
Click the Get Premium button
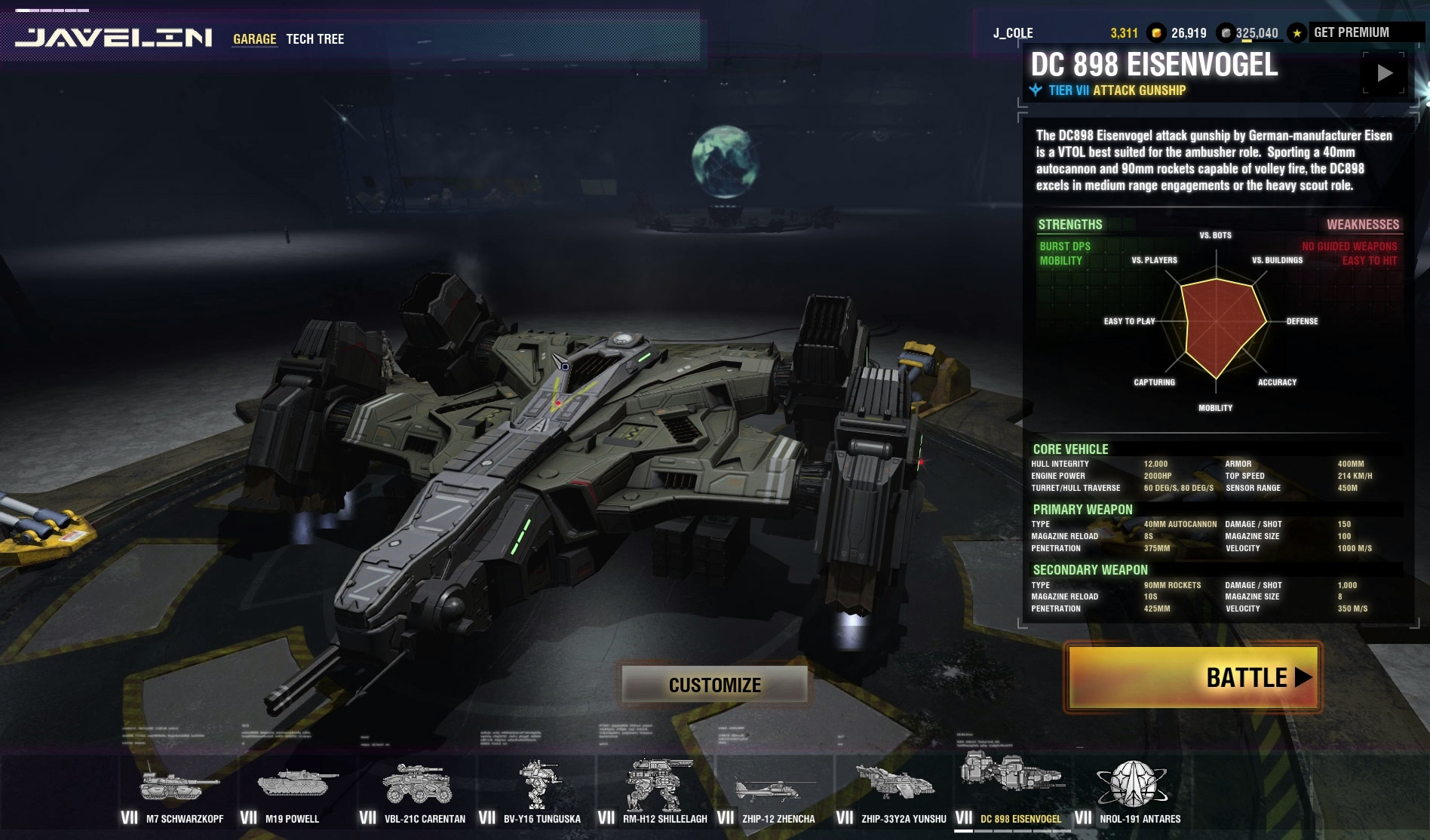[x=1351, y=32]
